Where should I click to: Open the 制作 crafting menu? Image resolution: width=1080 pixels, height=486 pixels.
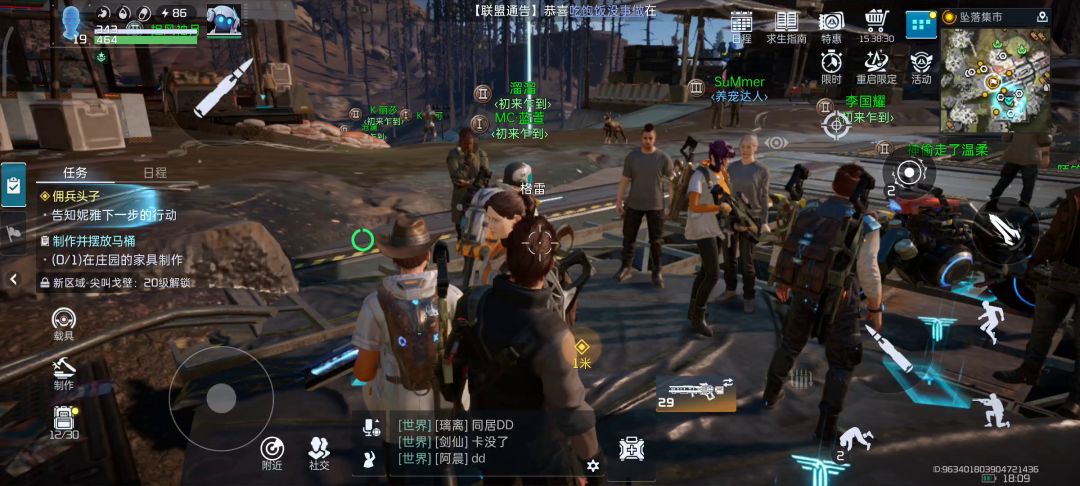[64, 372]
